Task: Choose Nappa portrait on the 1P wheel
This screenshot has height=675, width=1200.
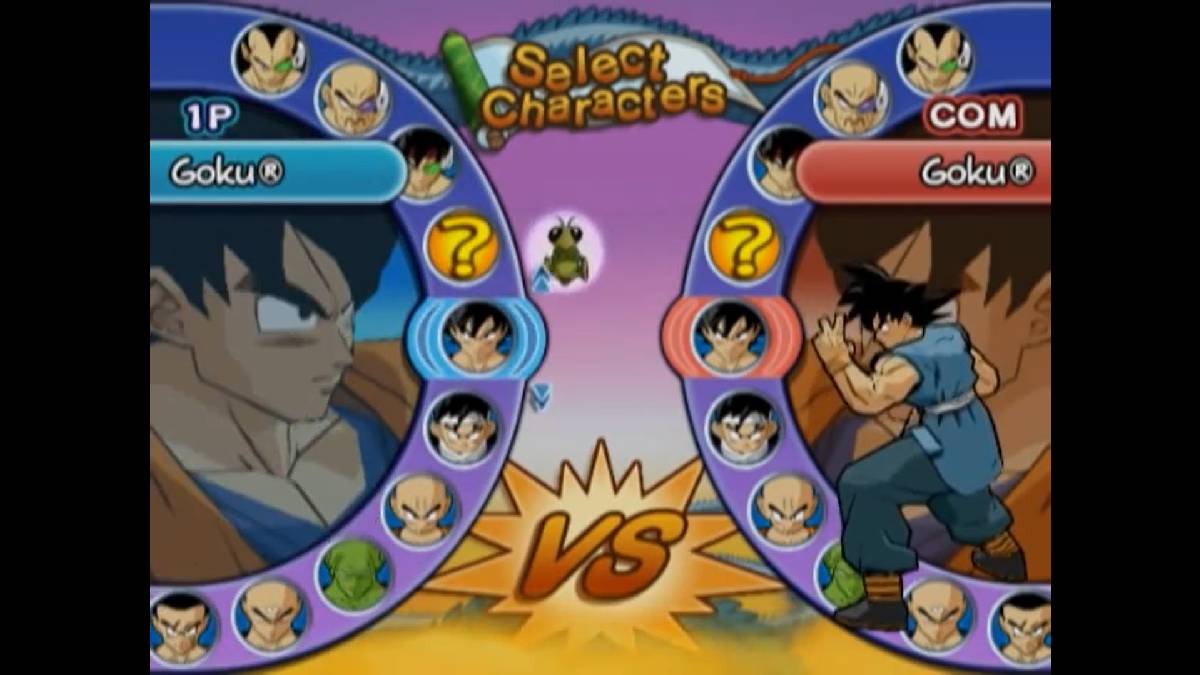Action: click(352, 97)
